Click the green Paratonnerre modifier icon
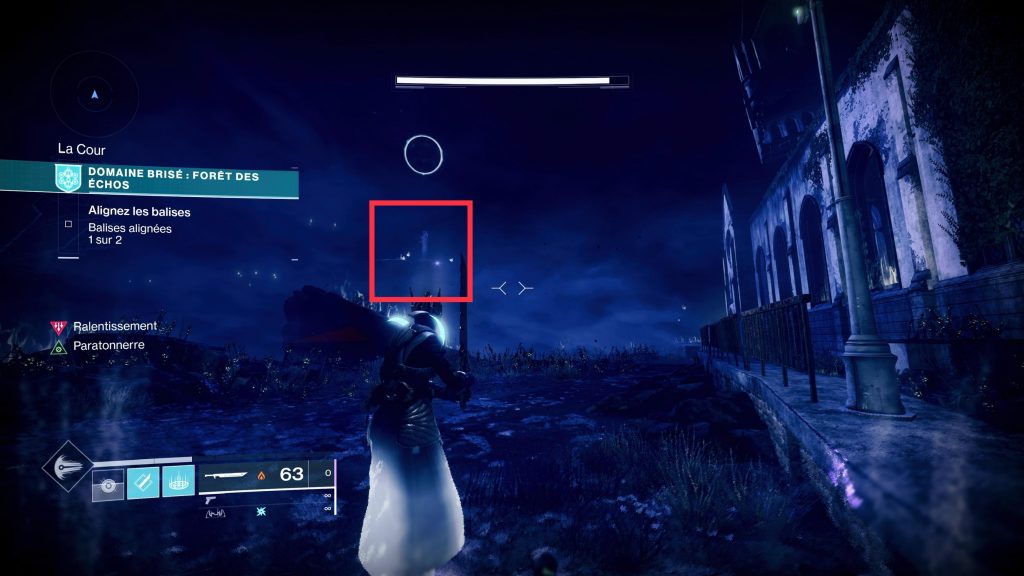The image size is (1024, 576). pyautogui.click(x=58, y=347)
